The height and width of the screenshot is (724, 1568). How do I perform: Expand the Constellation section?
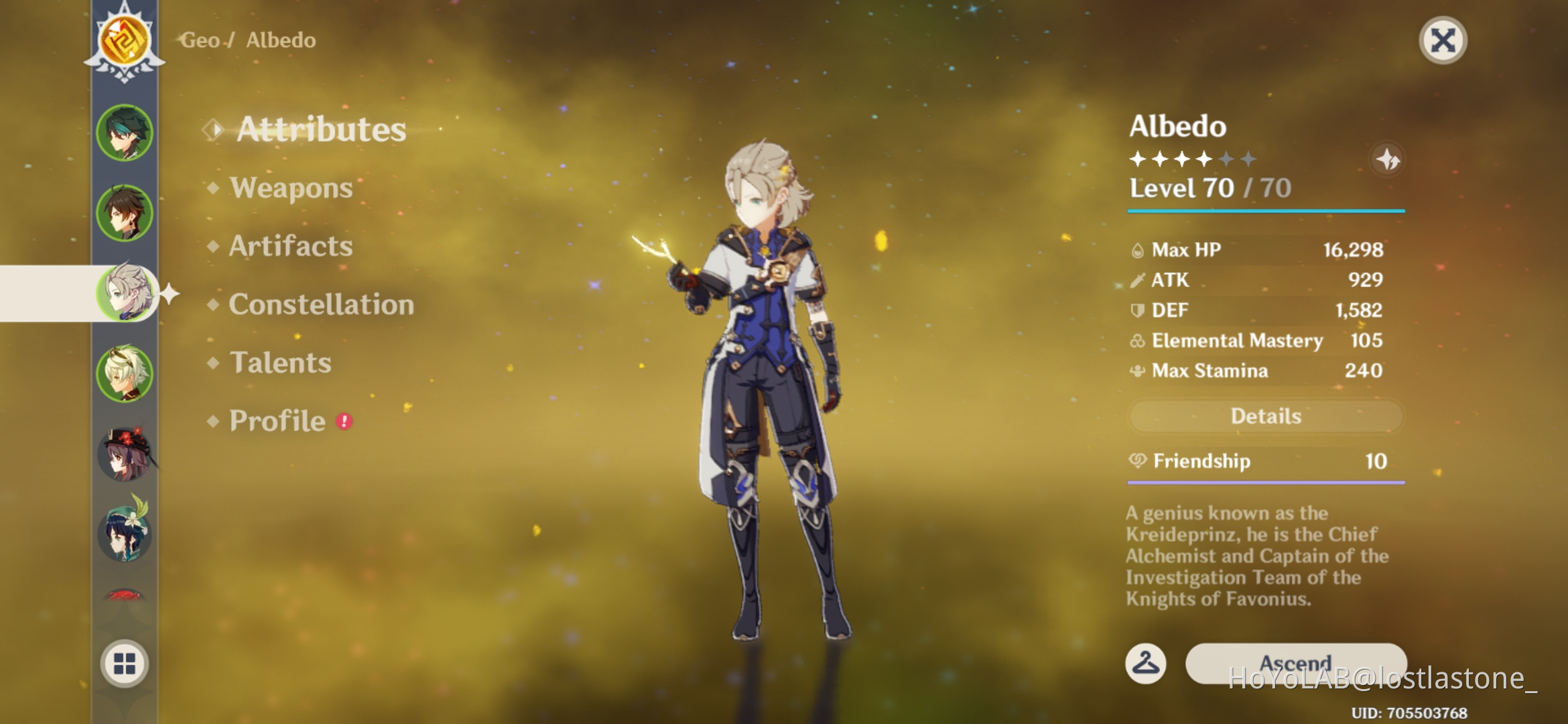[x=320, y=305]
